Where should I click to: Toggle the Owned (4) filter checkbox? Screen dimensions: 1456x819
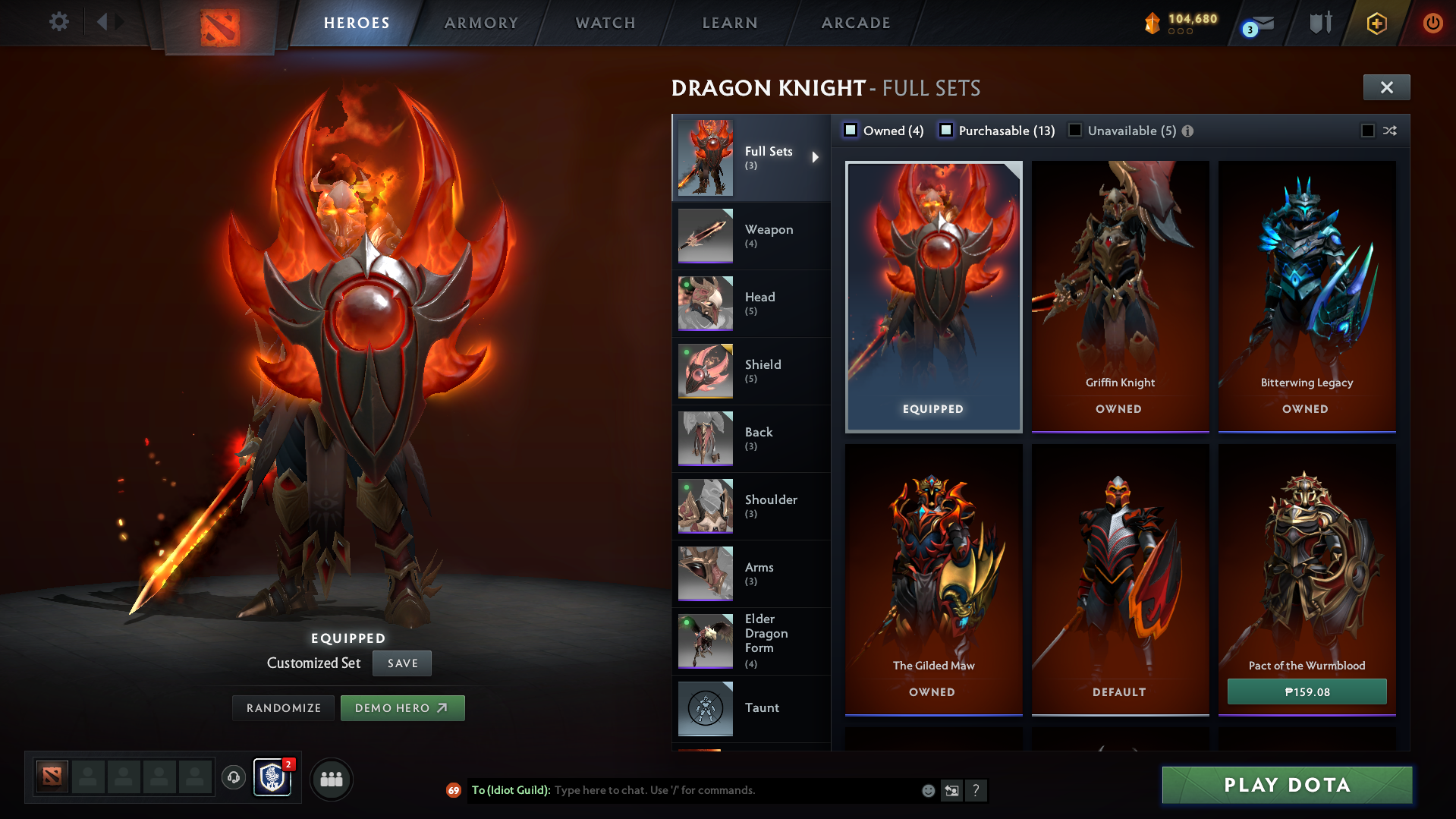[x=851, y=130]
